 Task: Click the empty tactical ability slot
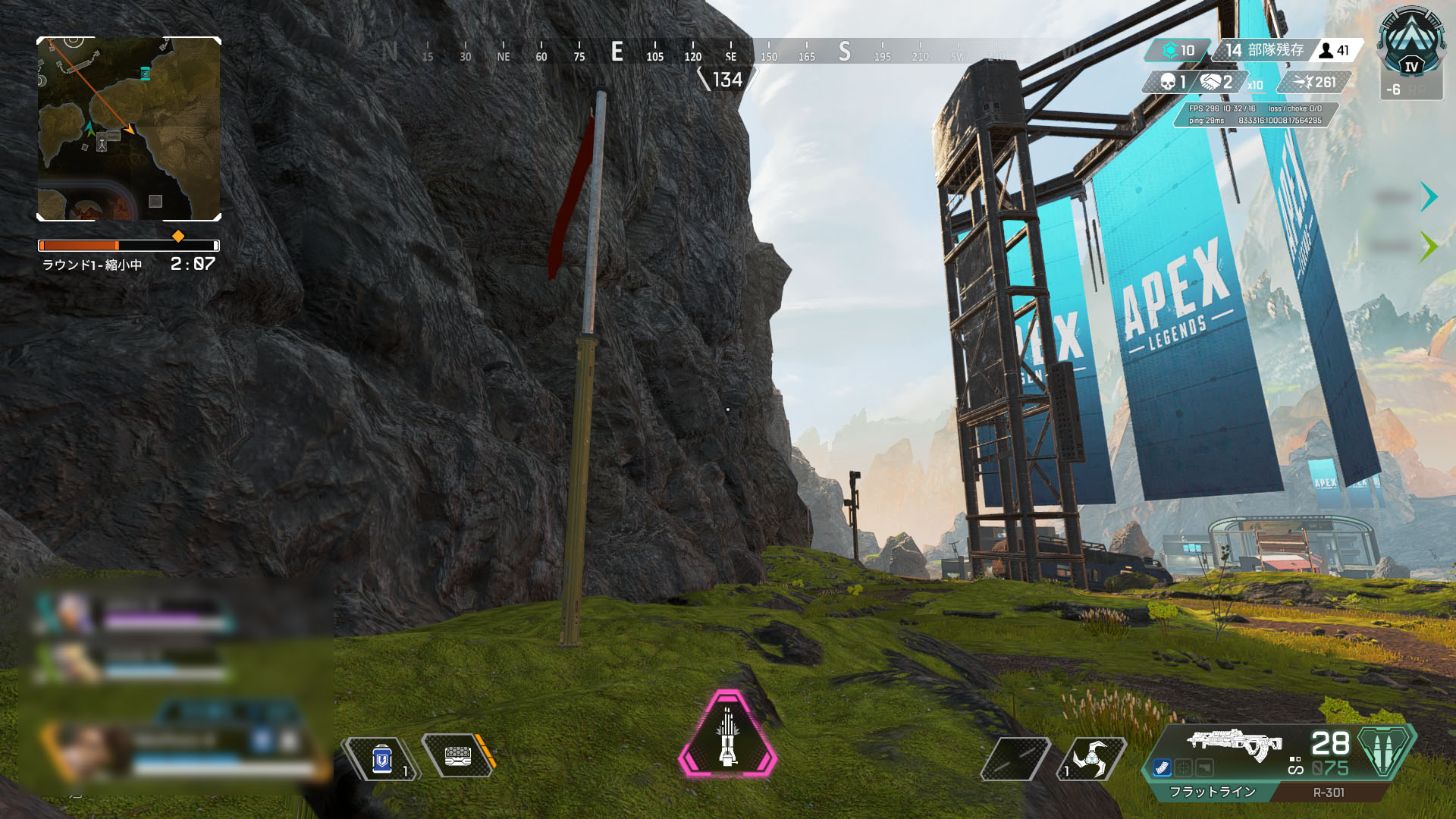click(1015, 758)
